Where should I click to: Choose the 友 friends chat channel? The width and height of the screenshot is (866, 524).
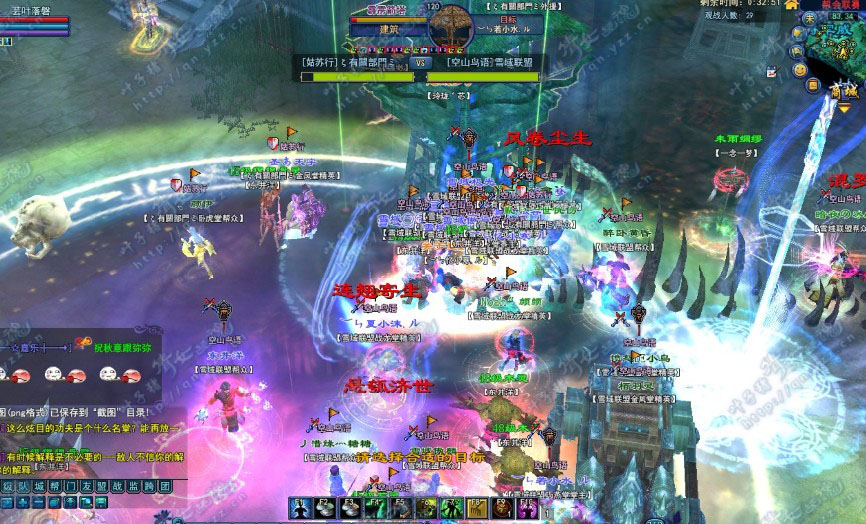[x=87, y=486]
